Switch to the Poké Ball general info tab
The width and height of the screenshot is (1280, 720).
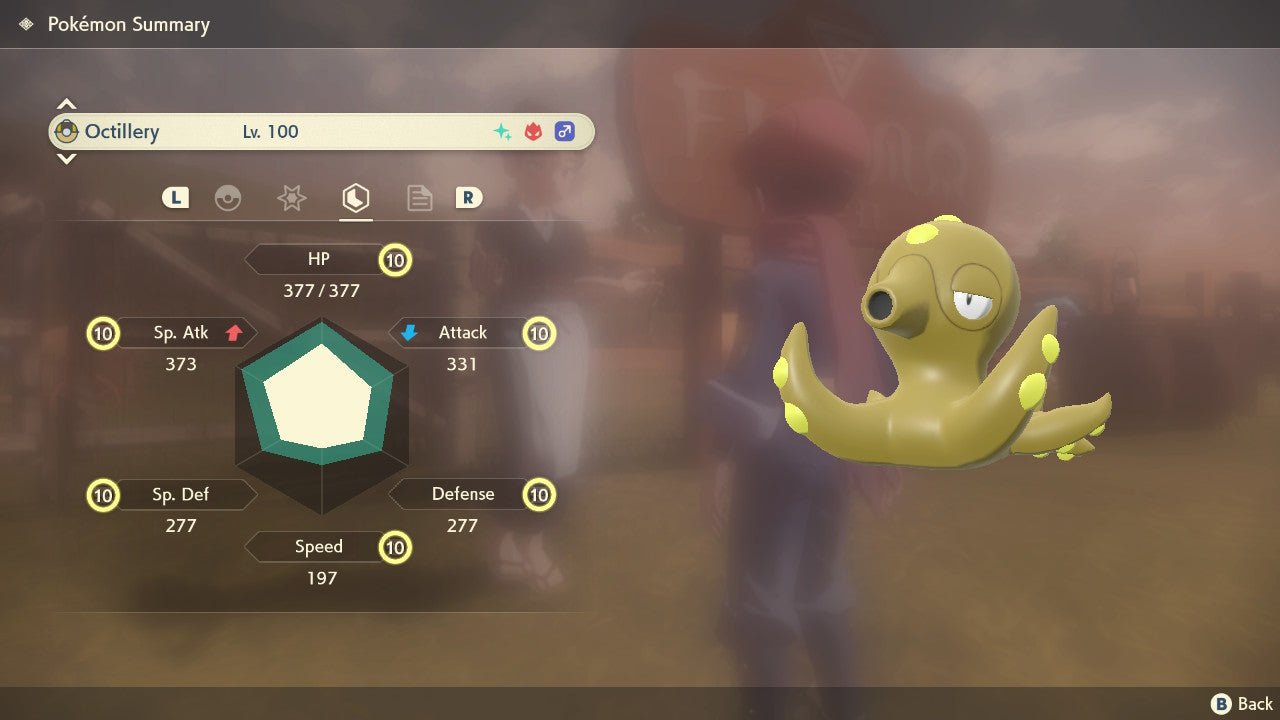228,198
